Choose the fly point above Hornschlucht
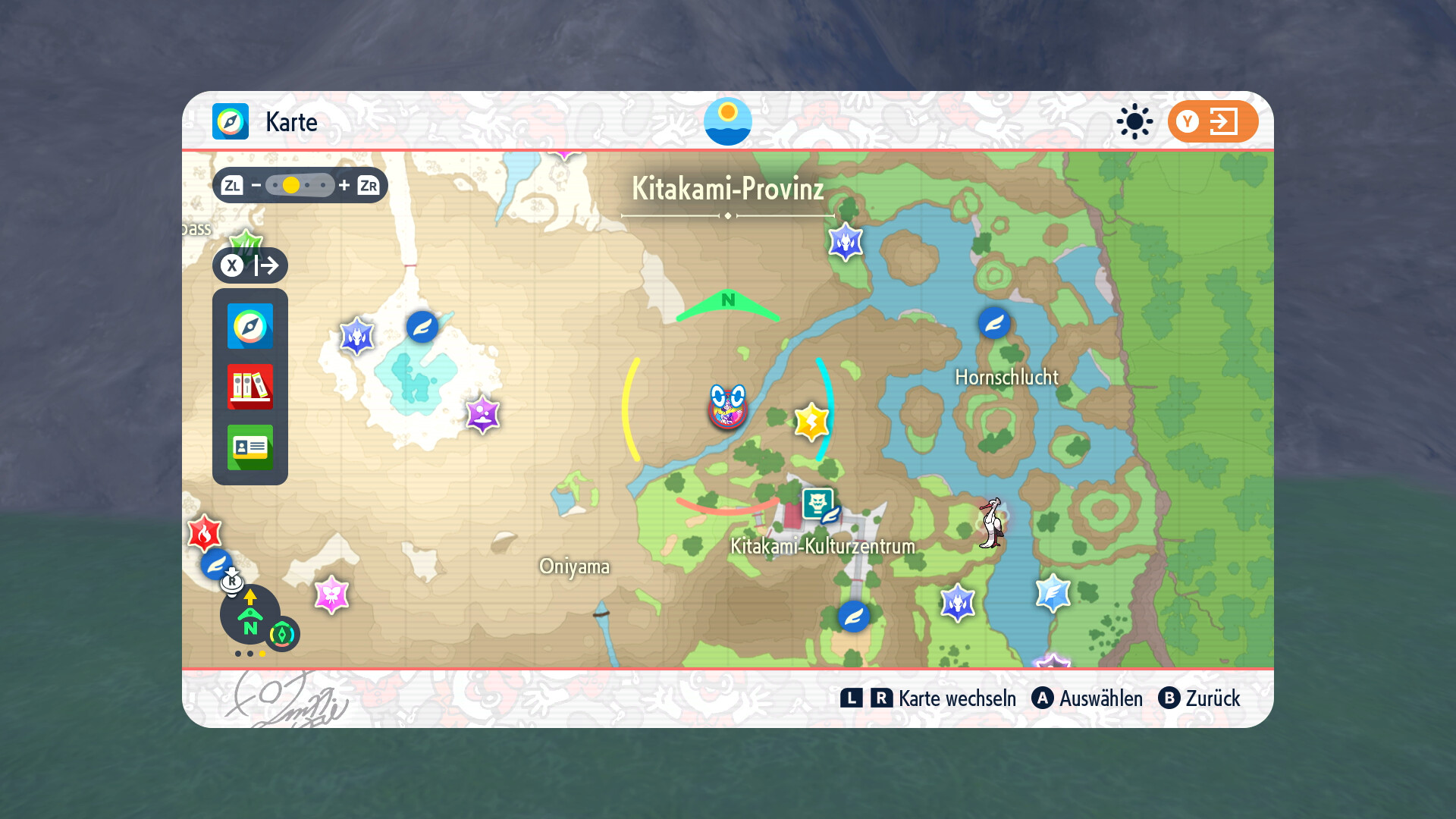This screenshot has width=1456, height=819. click(994, 324)
